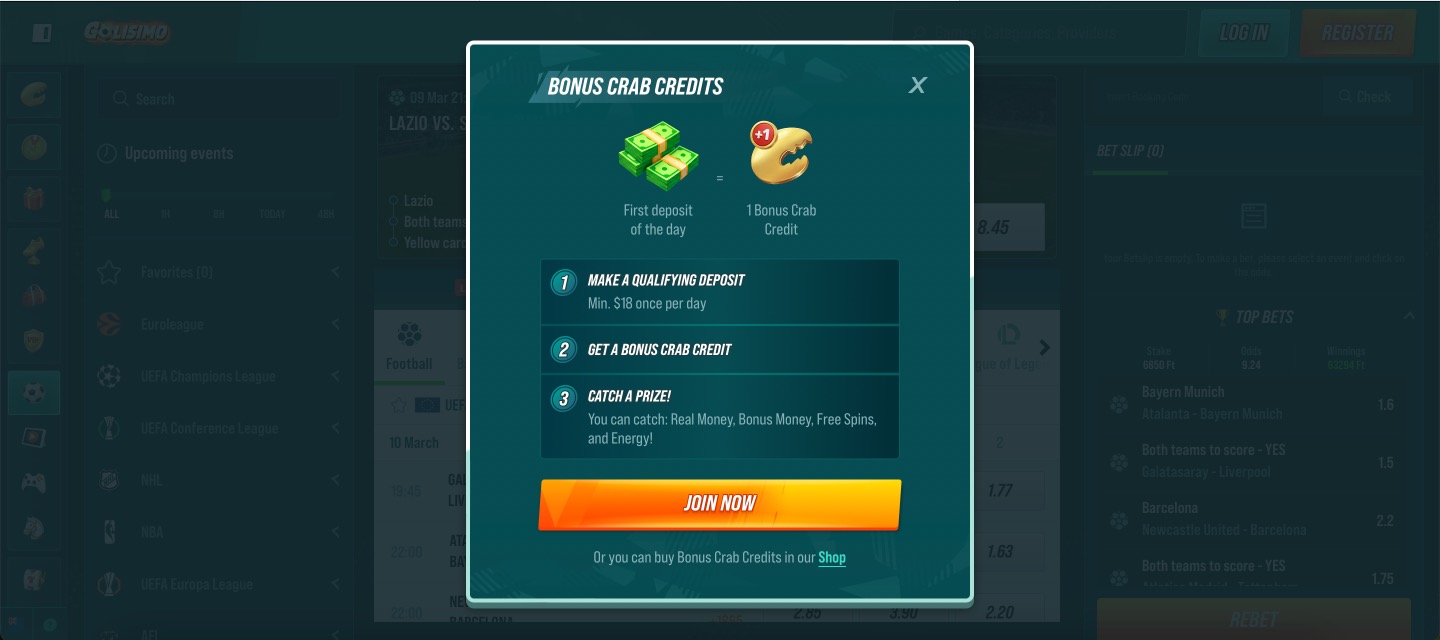Viewport: 1440px width, 640px height.
Task: Toggle the sidebar collapse icon
Action: 41,33
